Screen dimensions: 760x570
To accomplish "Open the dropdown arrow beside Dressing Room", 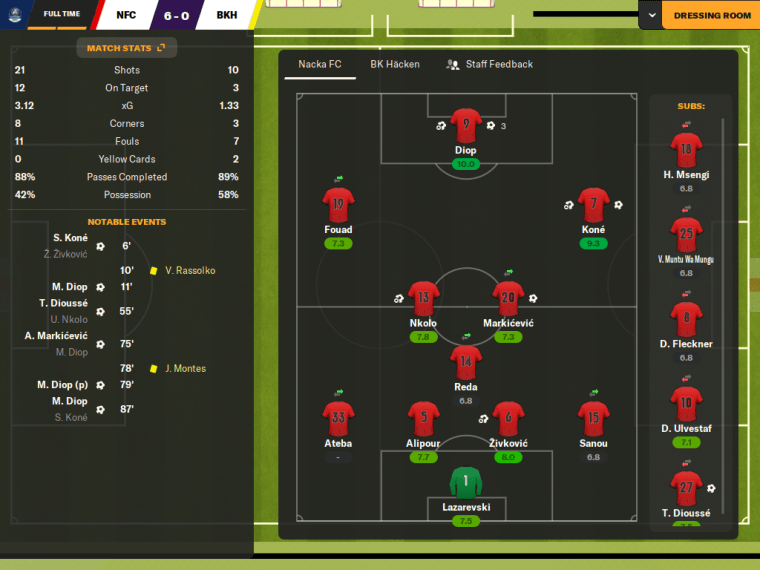I will pos(651,16).
